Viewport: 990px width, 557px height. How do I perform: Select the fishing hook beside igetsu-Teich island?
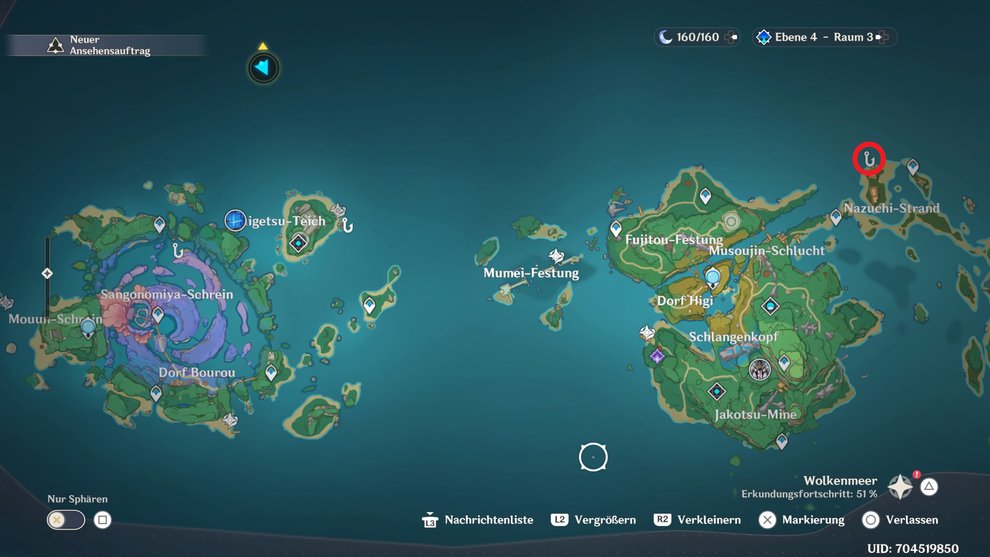(348, 226)
